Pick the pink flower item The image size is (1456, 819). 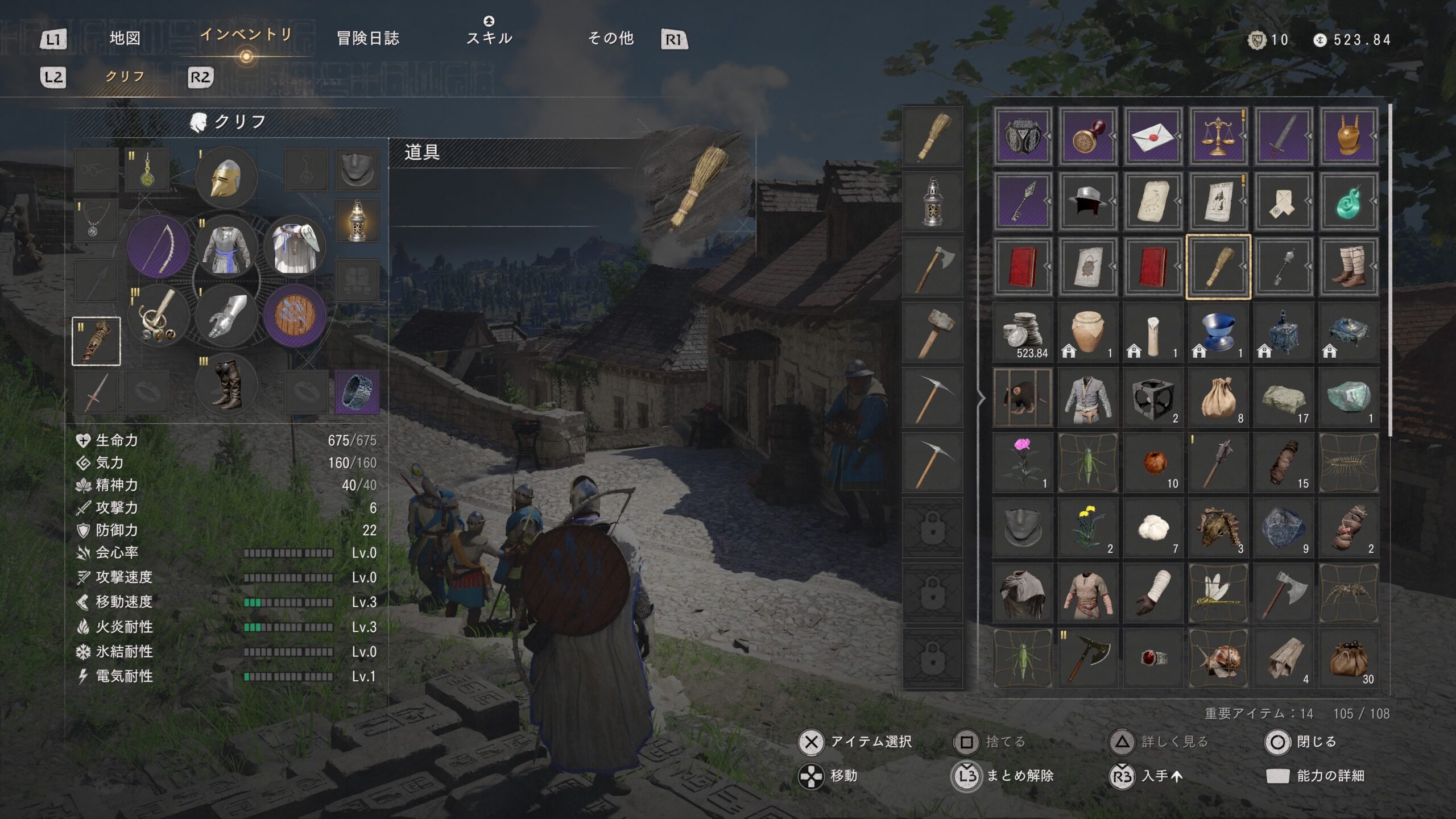tap(1022, 462)
